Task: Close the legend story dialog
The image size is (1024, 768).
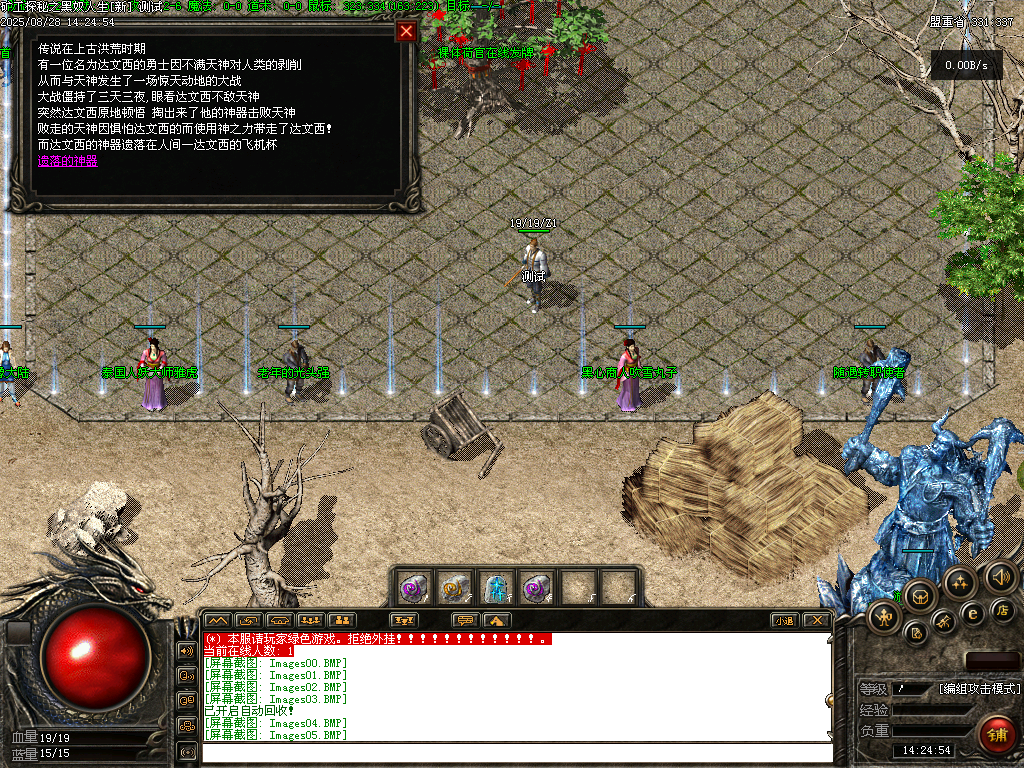Action: (x=406, y=31)
